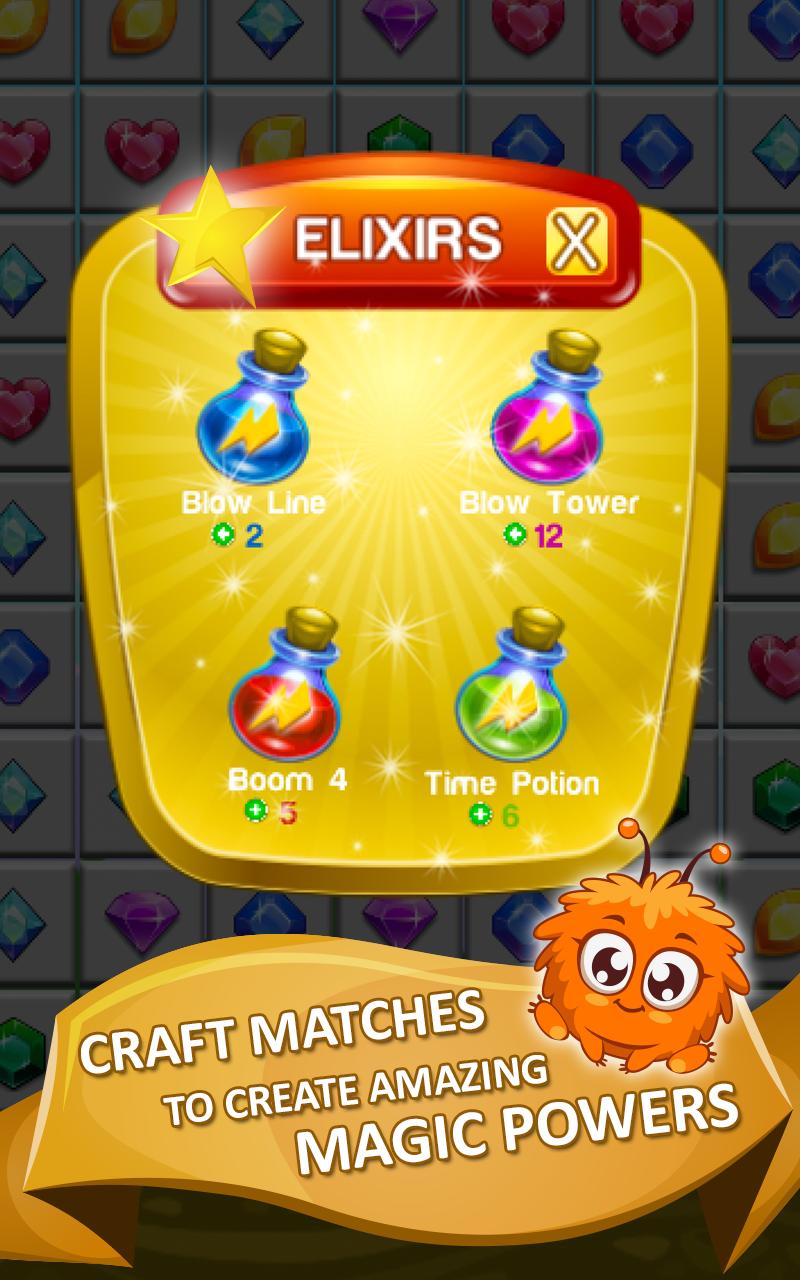Screen dimensions: 800x1280
Task: Buy more Blow Tower elixirs
Action: pos(516,535)
